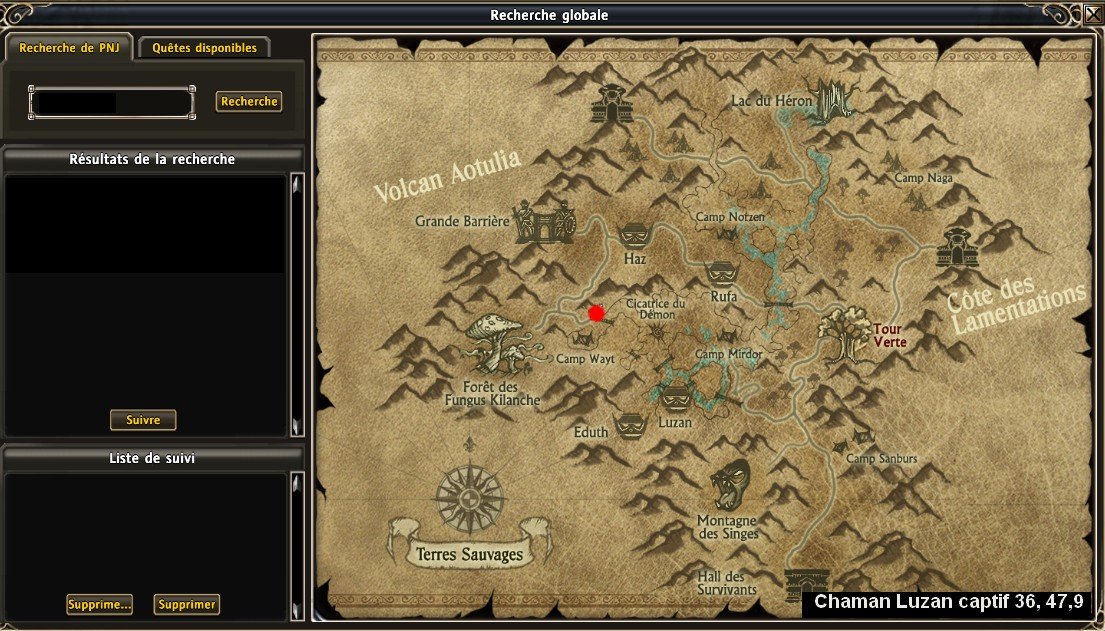Select the Lac du Héron castle icon
Image resolution: width=1105 pixels, height=631 pixels.
point(829,101)
